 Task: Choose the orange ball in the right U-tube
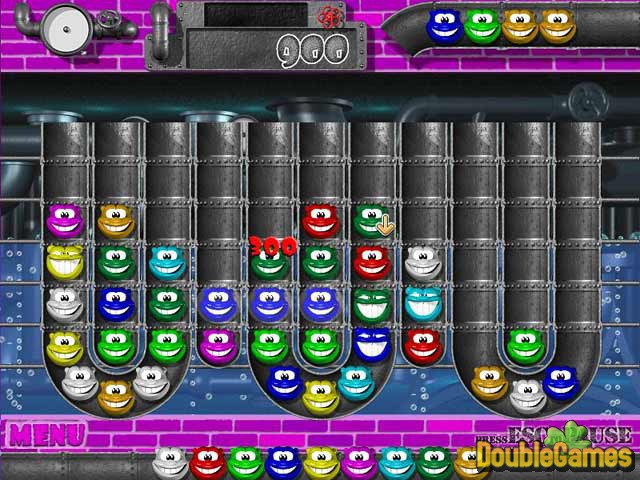(489, 381)
